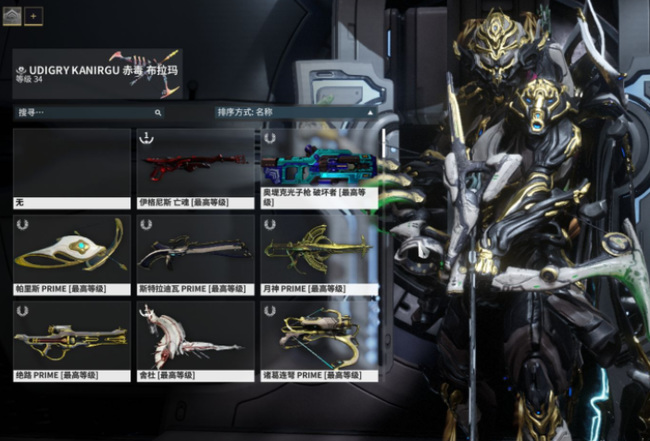Click the weapon search field
650x441 pixels.
88,113
